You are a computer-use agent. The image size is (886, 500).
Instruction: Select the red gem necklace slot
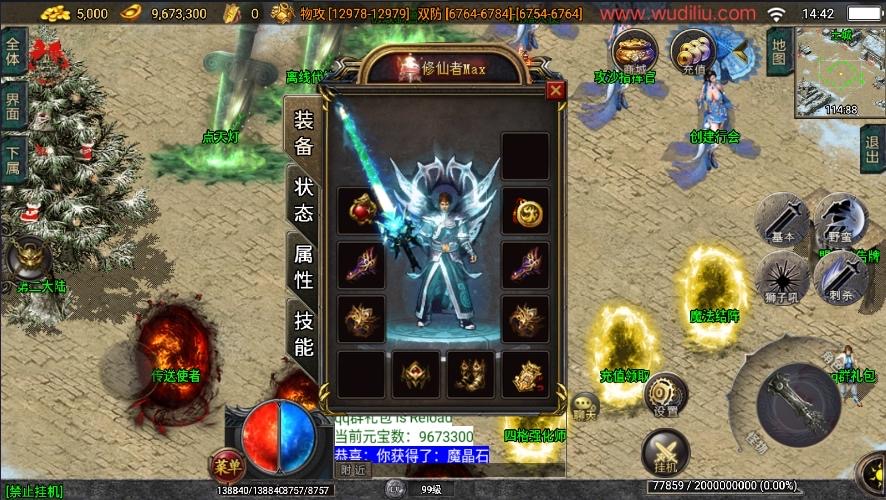(x=361, y=211)
